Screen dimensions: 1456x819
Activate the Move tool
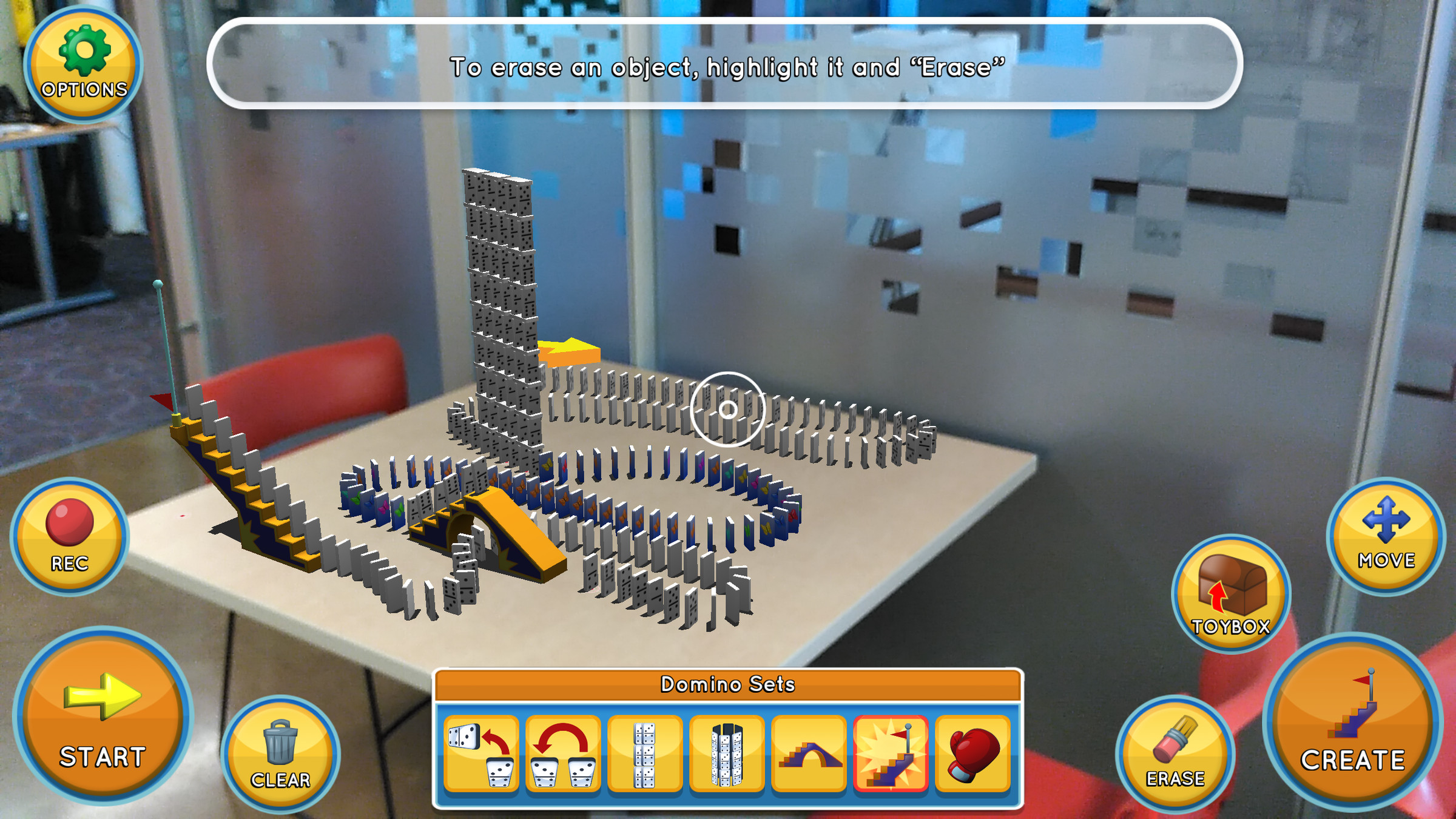pos(1386,535)
